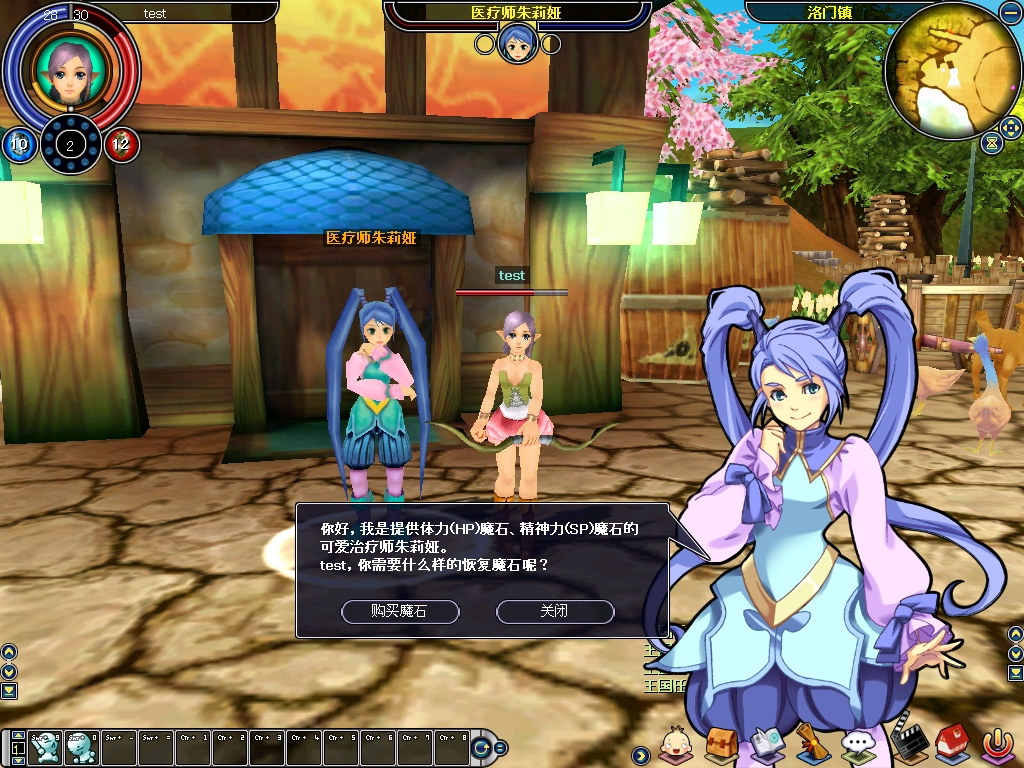Open the backpack inventory
The width and height of the screenshot is (1024, 768).
[x=721, y=744]
